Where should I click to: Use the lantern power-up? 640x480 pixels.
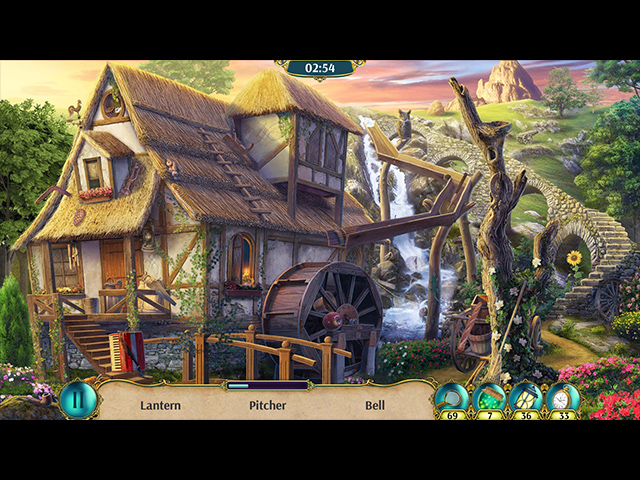[525, 398]
